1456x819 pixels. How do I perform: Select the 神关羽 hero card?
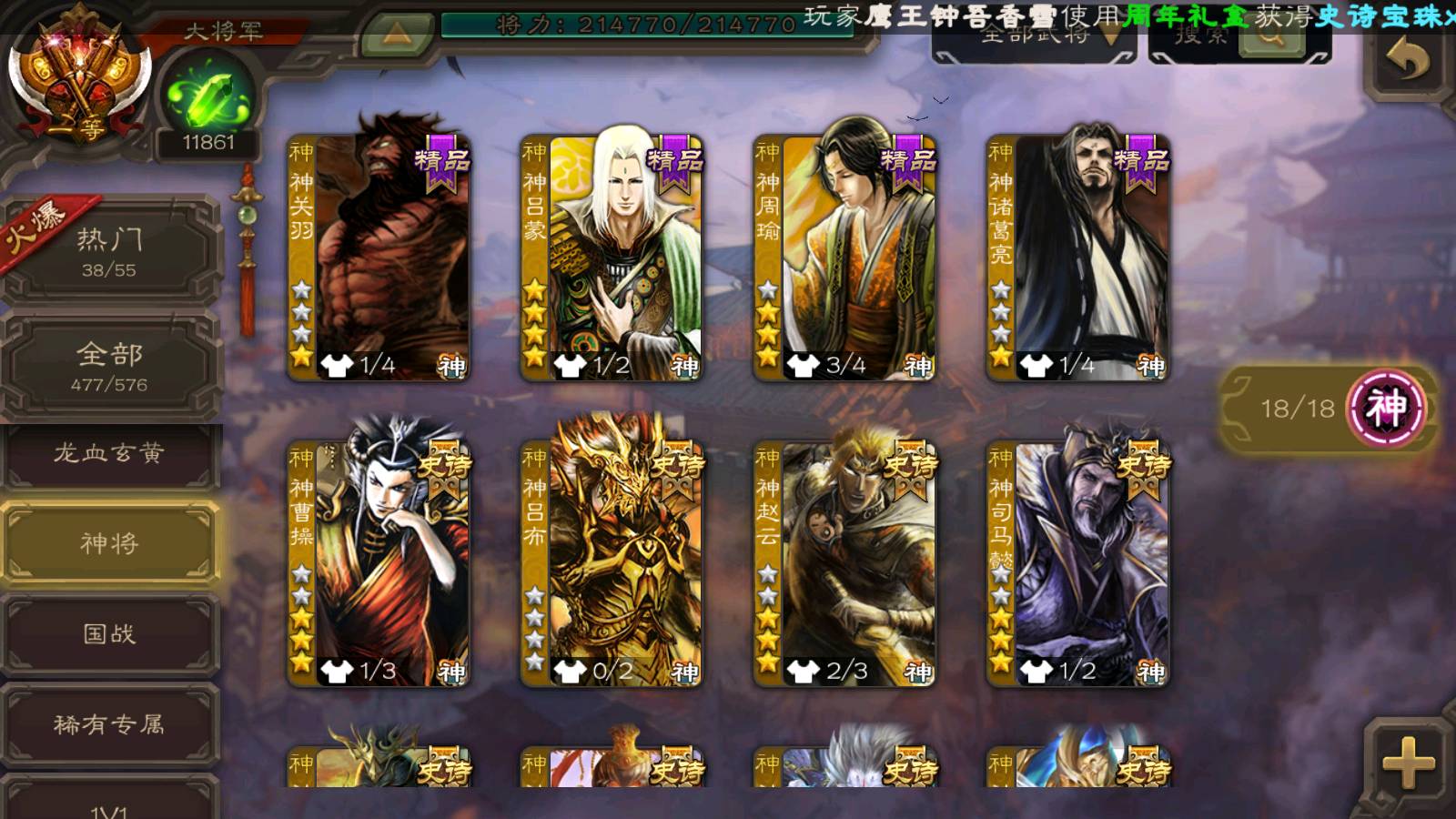click(379, 259)
